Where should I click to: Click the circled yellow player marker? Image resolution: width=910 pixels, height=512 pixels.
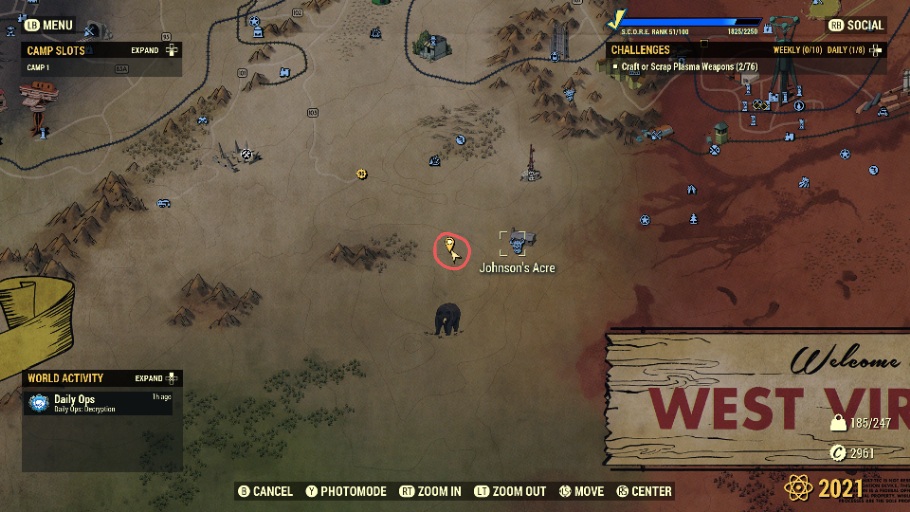452,250
